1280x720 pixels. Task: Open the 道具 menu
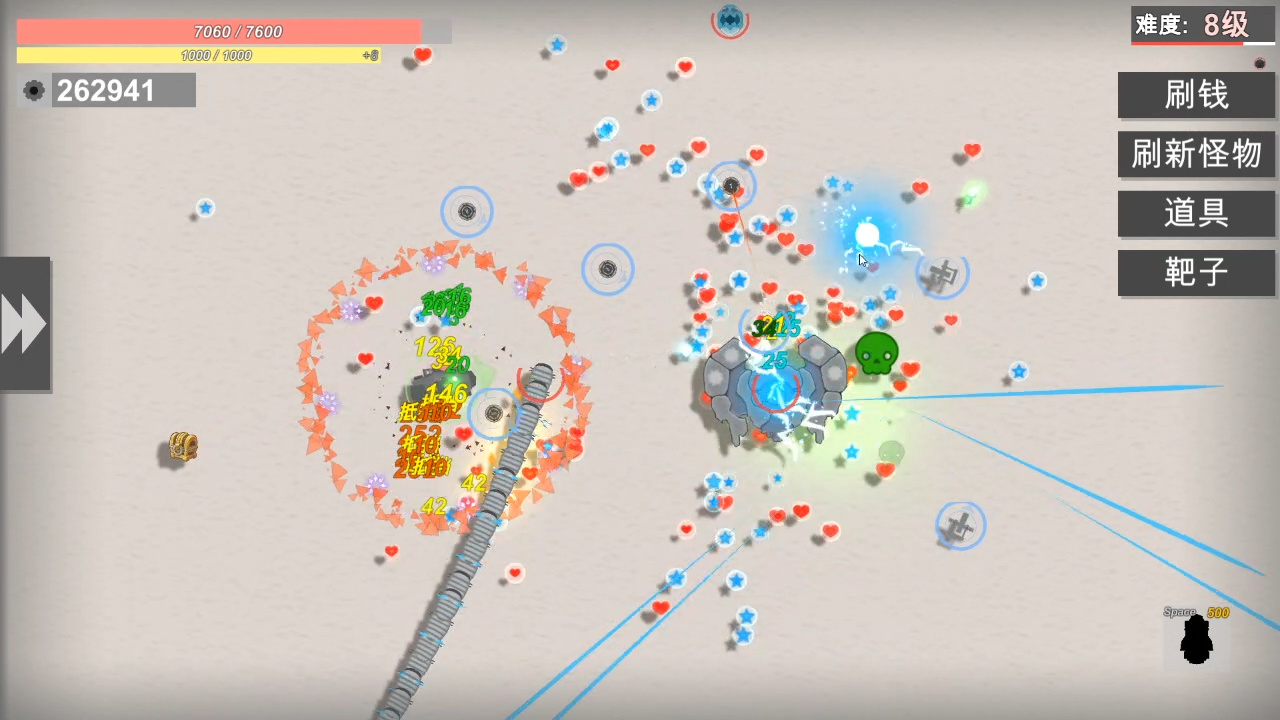coord(1196,213)
